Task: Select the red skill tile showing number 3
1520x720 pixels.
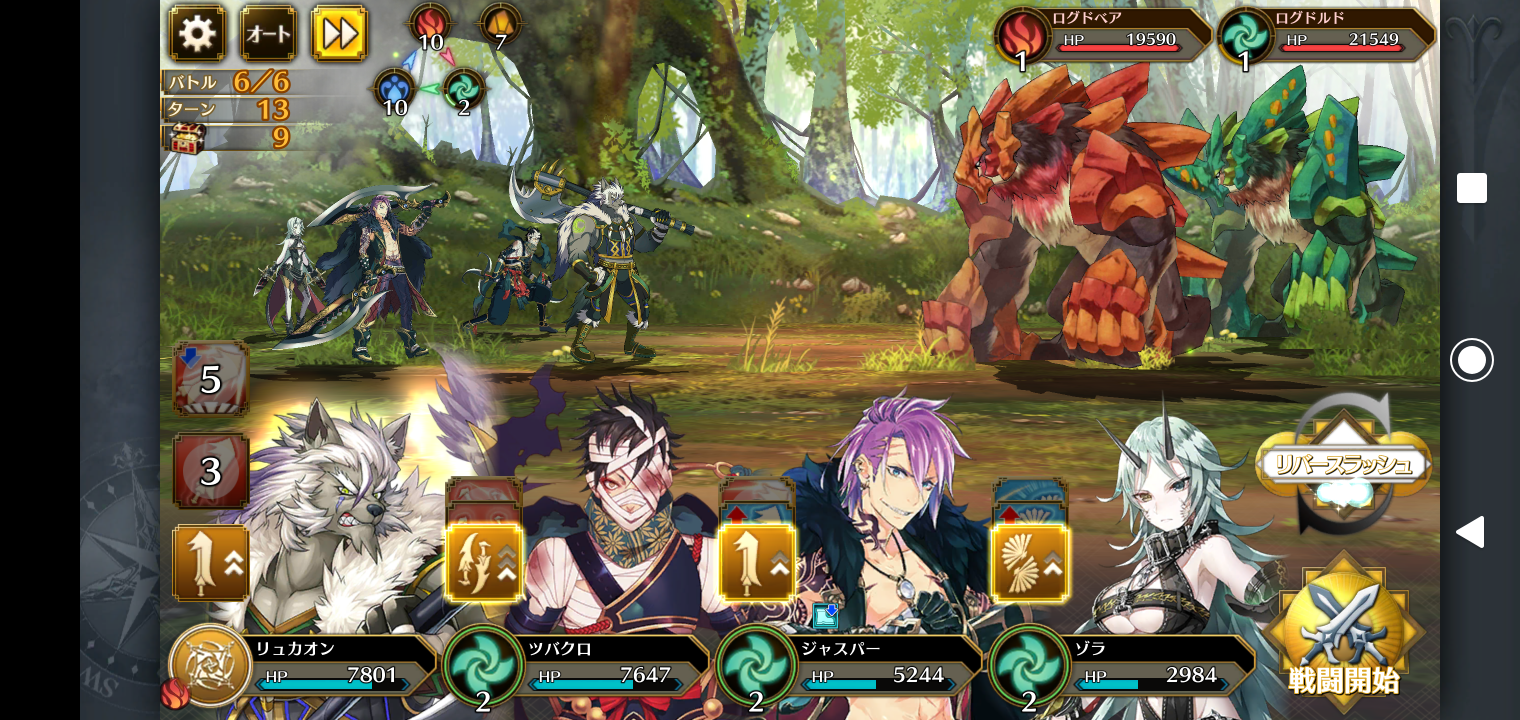Action: (x=210, y=470)
